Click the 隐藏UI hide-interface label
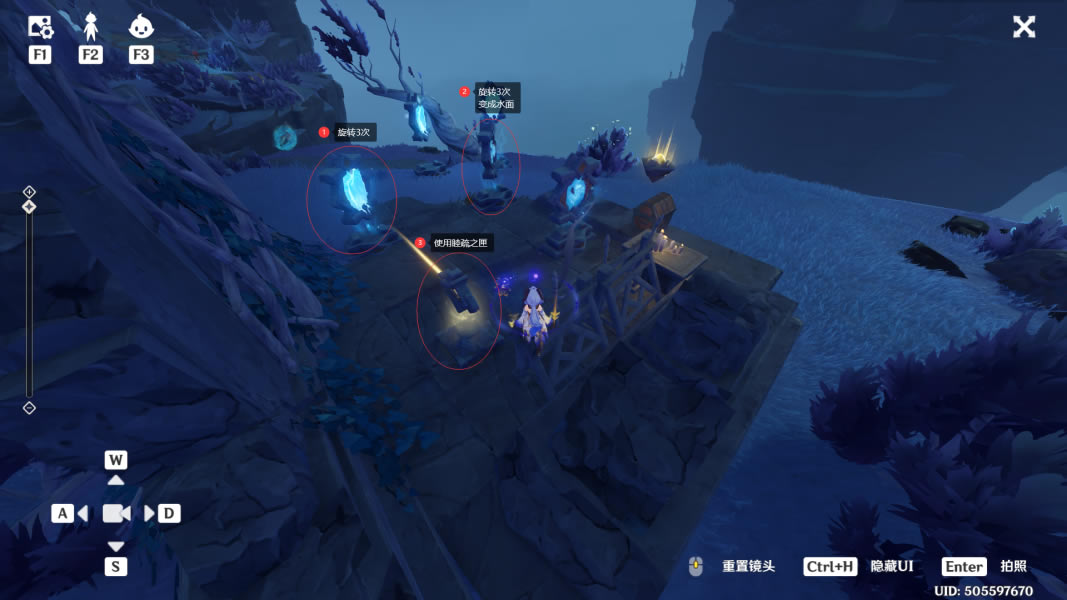This screenshot has width=1067, height=600. (x=892, y=566)
